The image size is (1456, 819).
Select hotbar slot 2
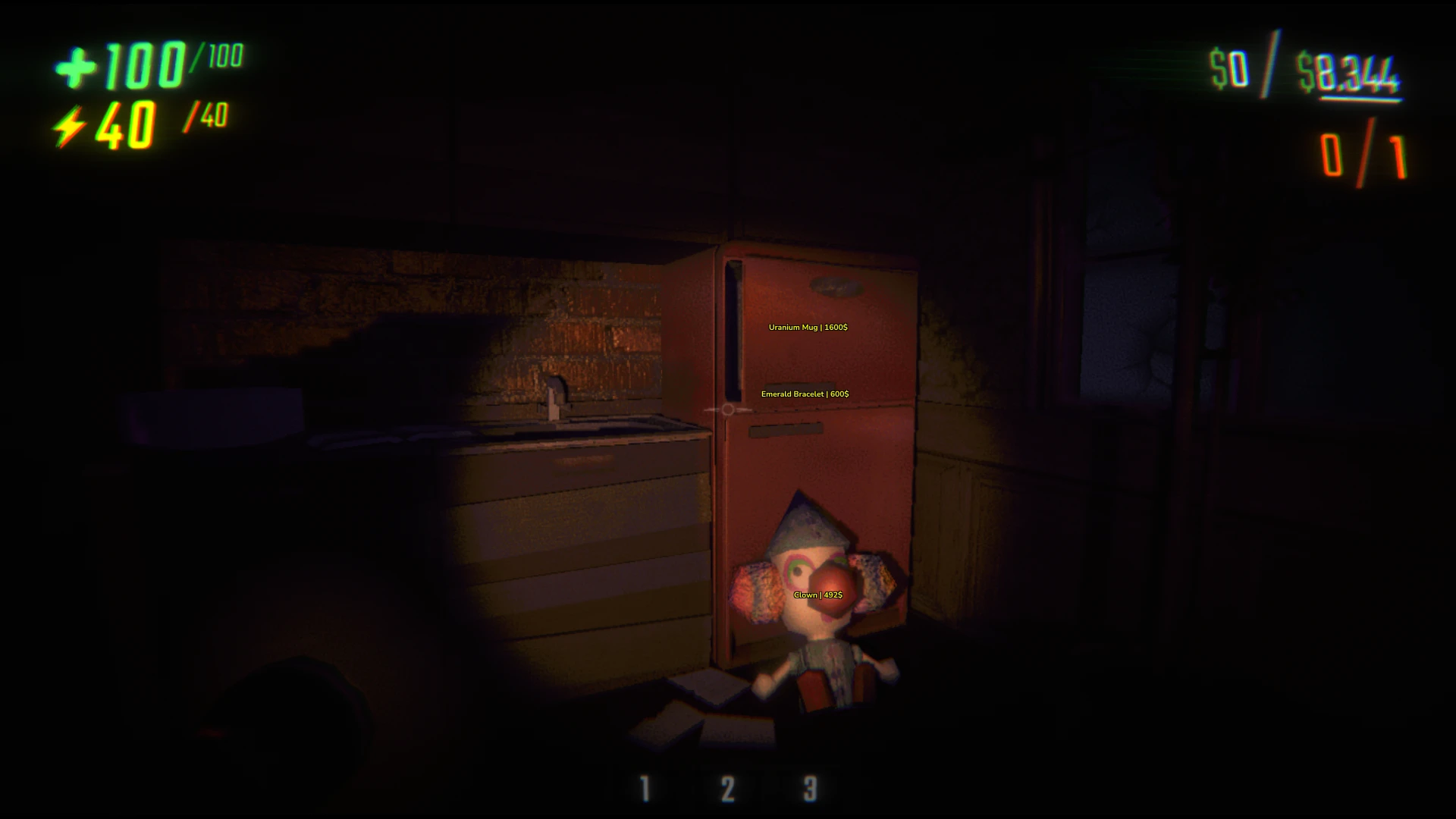726,788
